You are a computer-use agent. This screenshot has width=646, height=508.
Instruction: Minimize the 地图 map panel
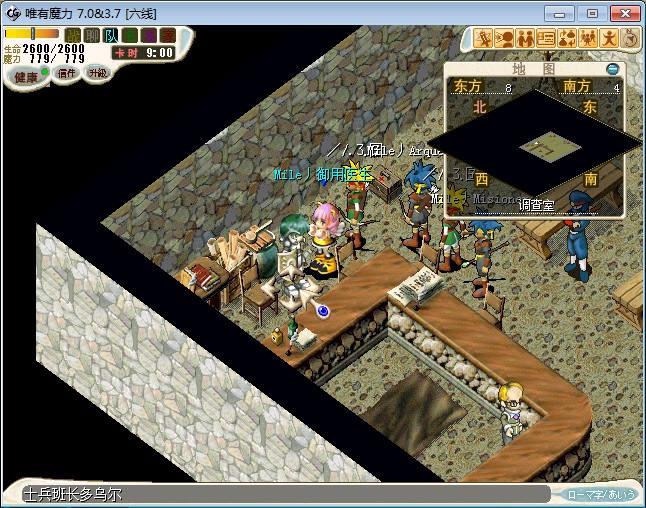point(613,69)
